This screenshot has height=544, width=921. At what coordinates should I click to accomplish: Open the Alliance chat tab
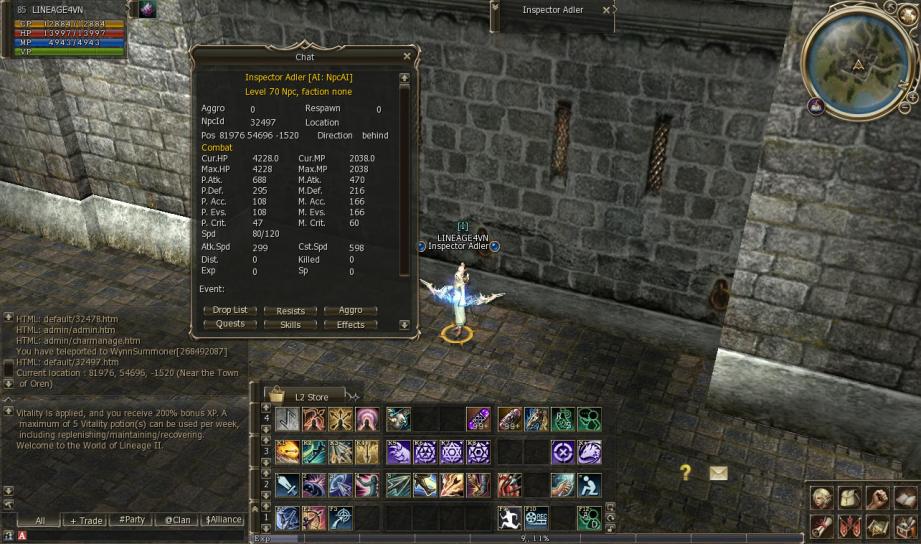(223, 520)
